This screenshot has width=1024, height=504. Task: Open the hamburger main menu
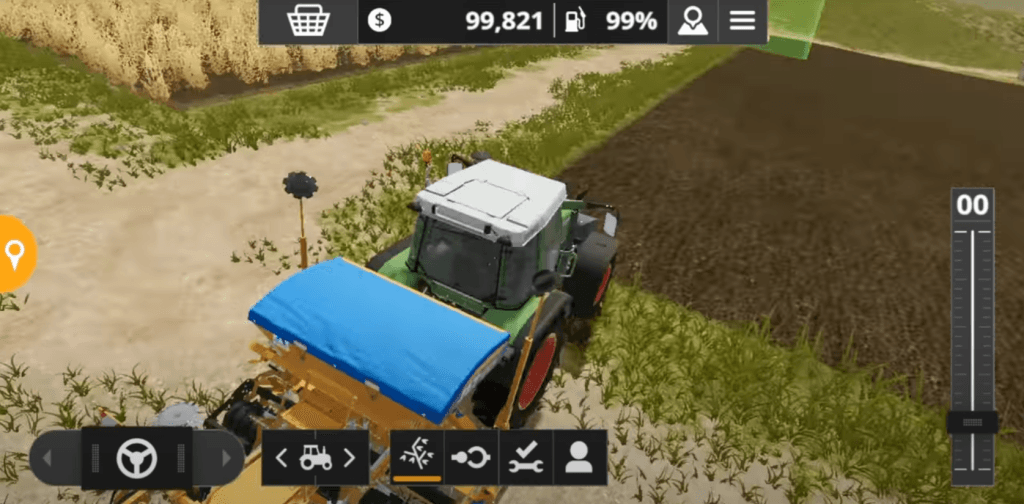pyautogui.click(x=742, y=21)
